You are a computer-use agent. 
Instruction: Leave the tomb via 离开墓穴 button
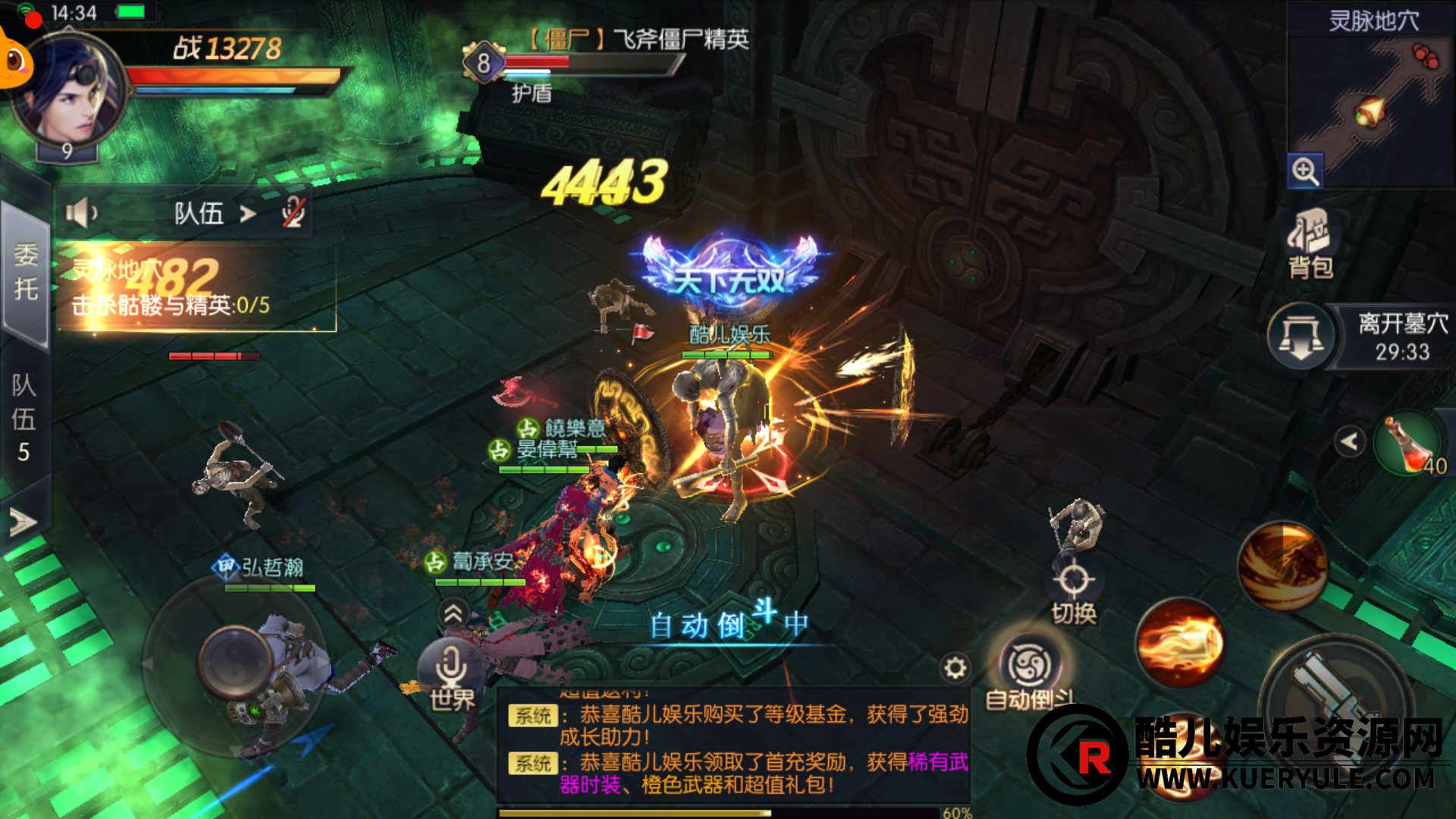click(1301, 336)
